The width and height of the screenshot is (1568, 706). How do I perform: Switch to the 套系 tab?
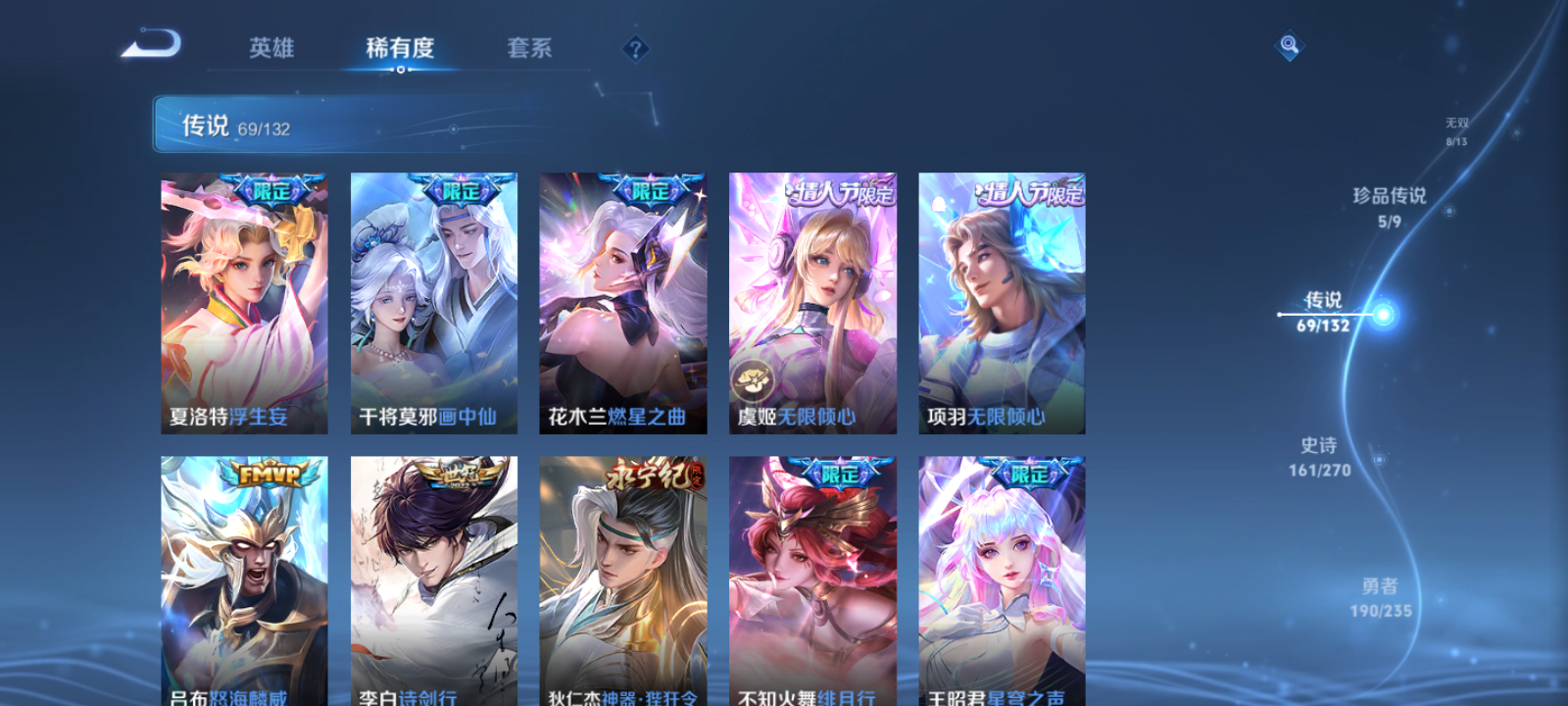point(526,48)
